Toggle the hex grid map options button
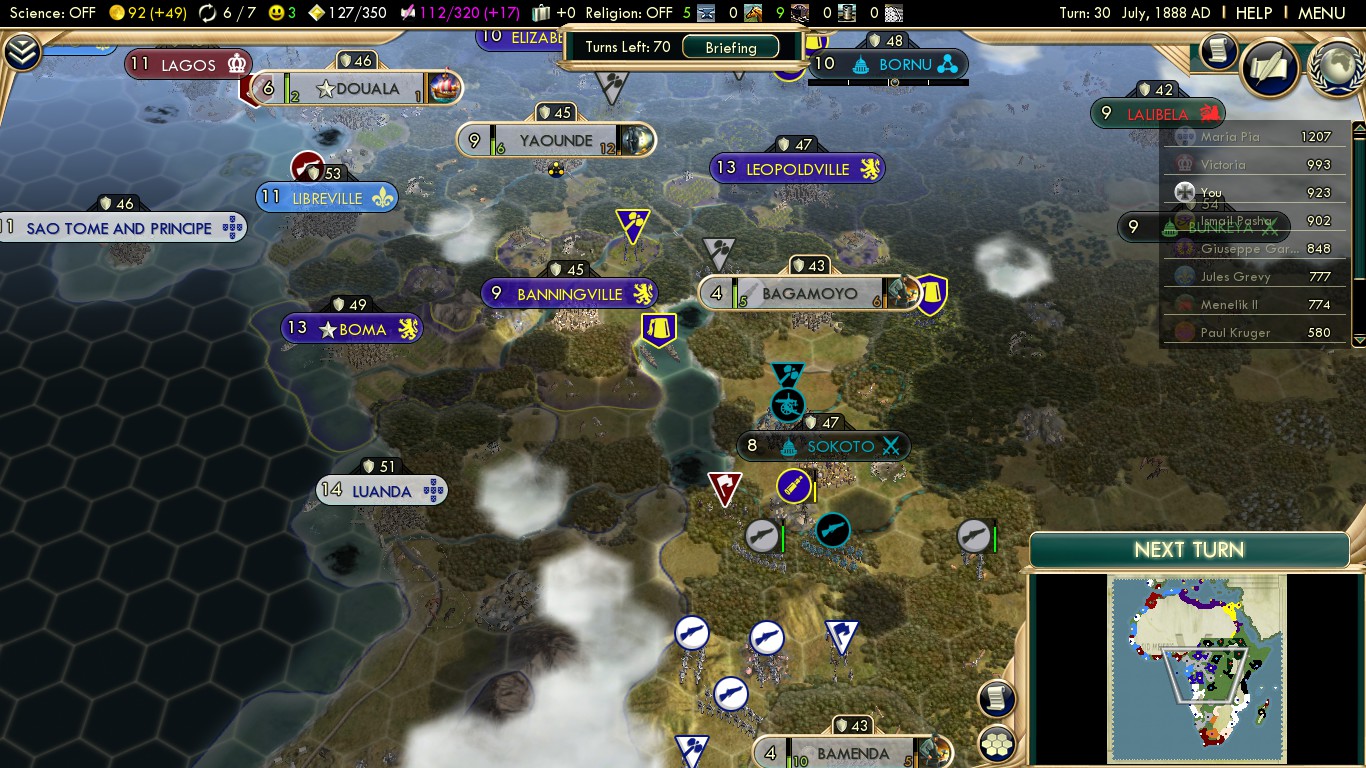 997,743
